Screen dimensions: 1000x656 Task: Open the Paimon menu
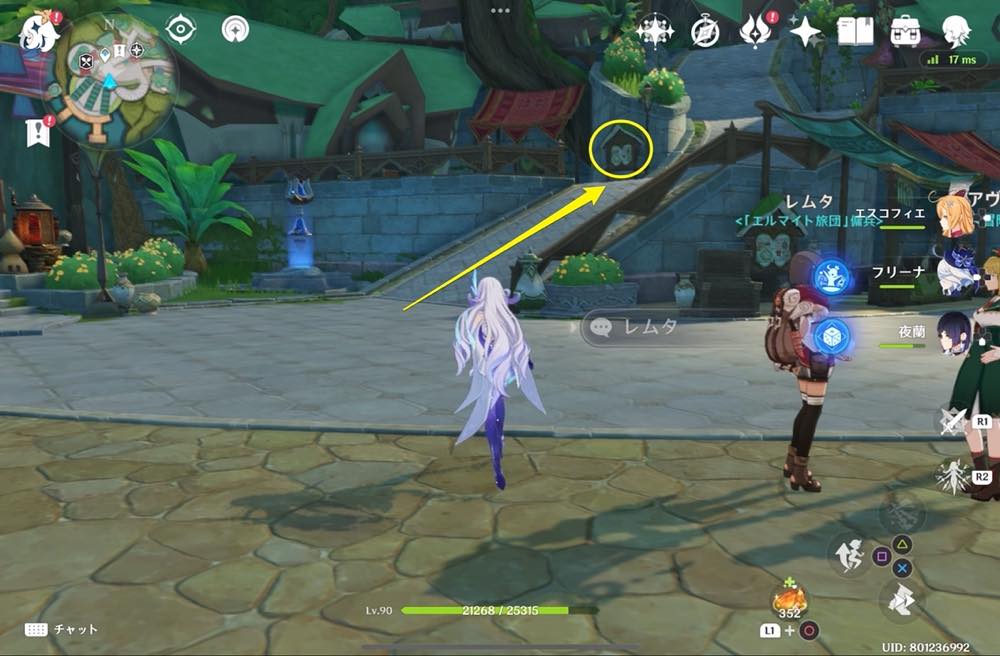click(x=39, y=30)
